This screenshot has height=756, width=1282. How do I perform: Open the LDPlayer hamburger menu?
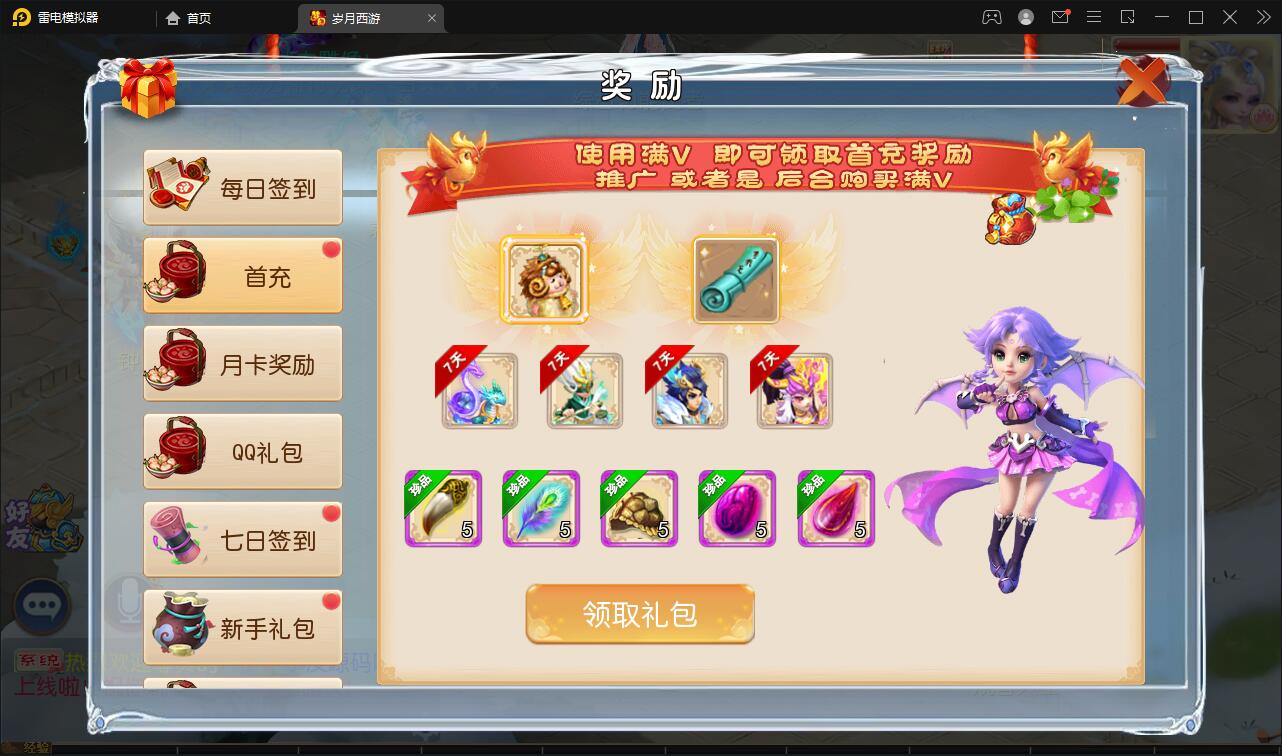click(x=1094, y=17)
